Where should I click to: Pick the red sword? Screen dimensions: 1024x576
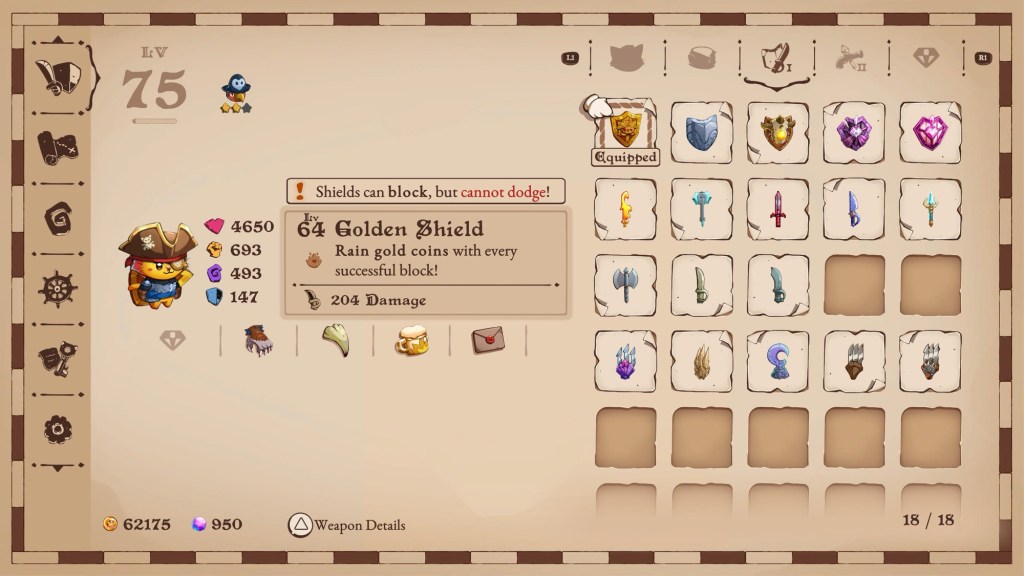pos(778,209)
